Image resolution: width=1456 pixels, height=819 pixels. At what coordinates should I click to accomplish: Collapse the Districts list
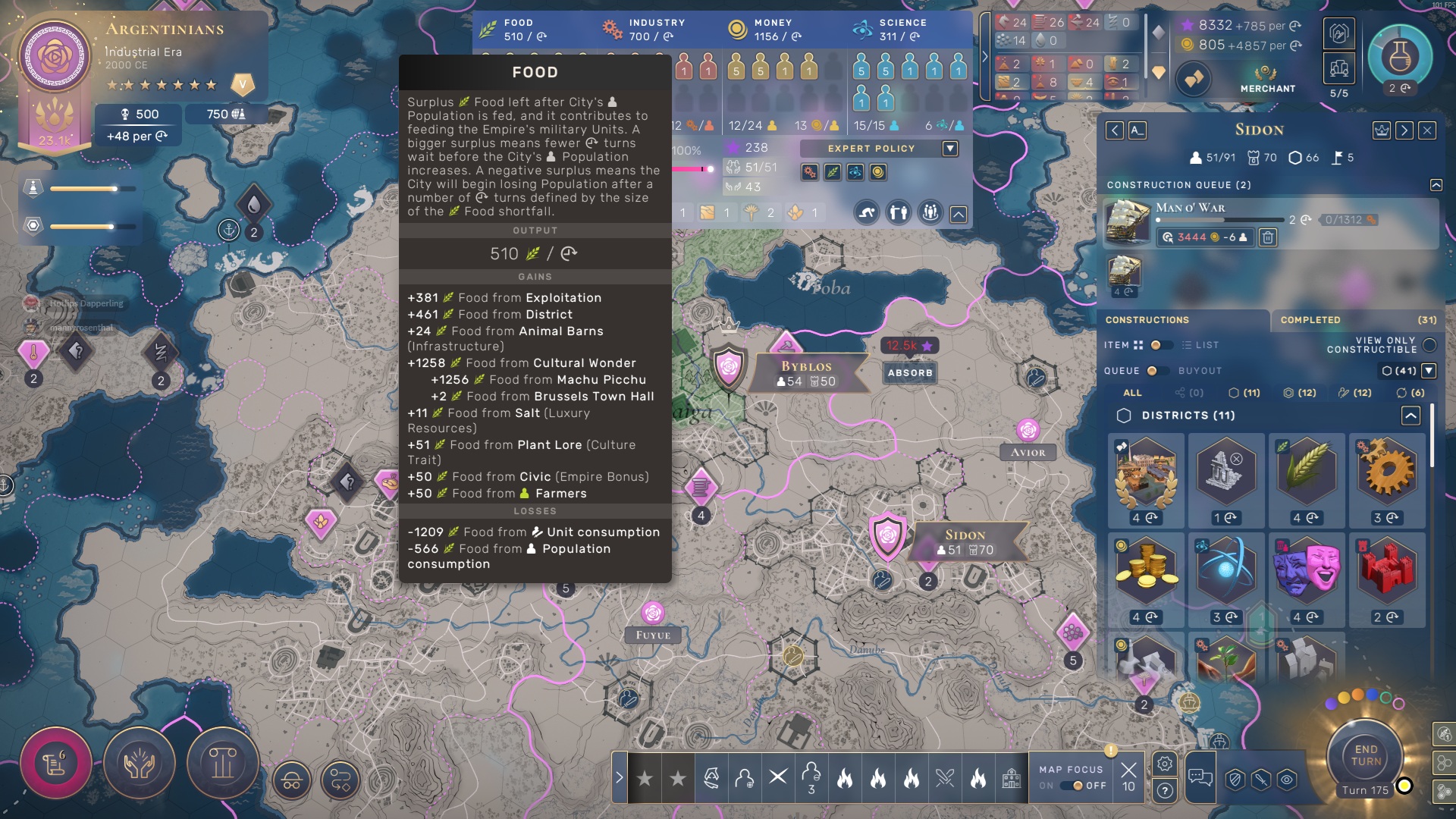click(x=1410, y=416)
